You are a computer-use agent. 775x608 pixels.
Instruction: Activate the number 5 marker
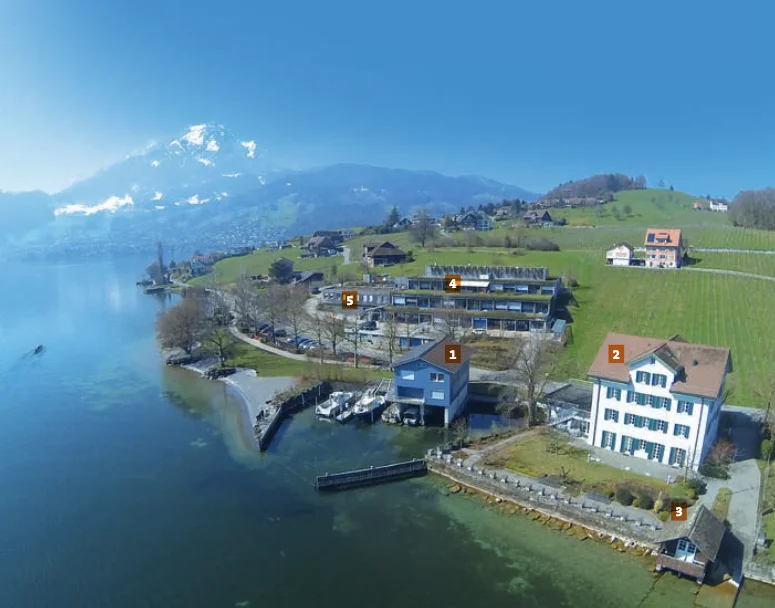349,299
